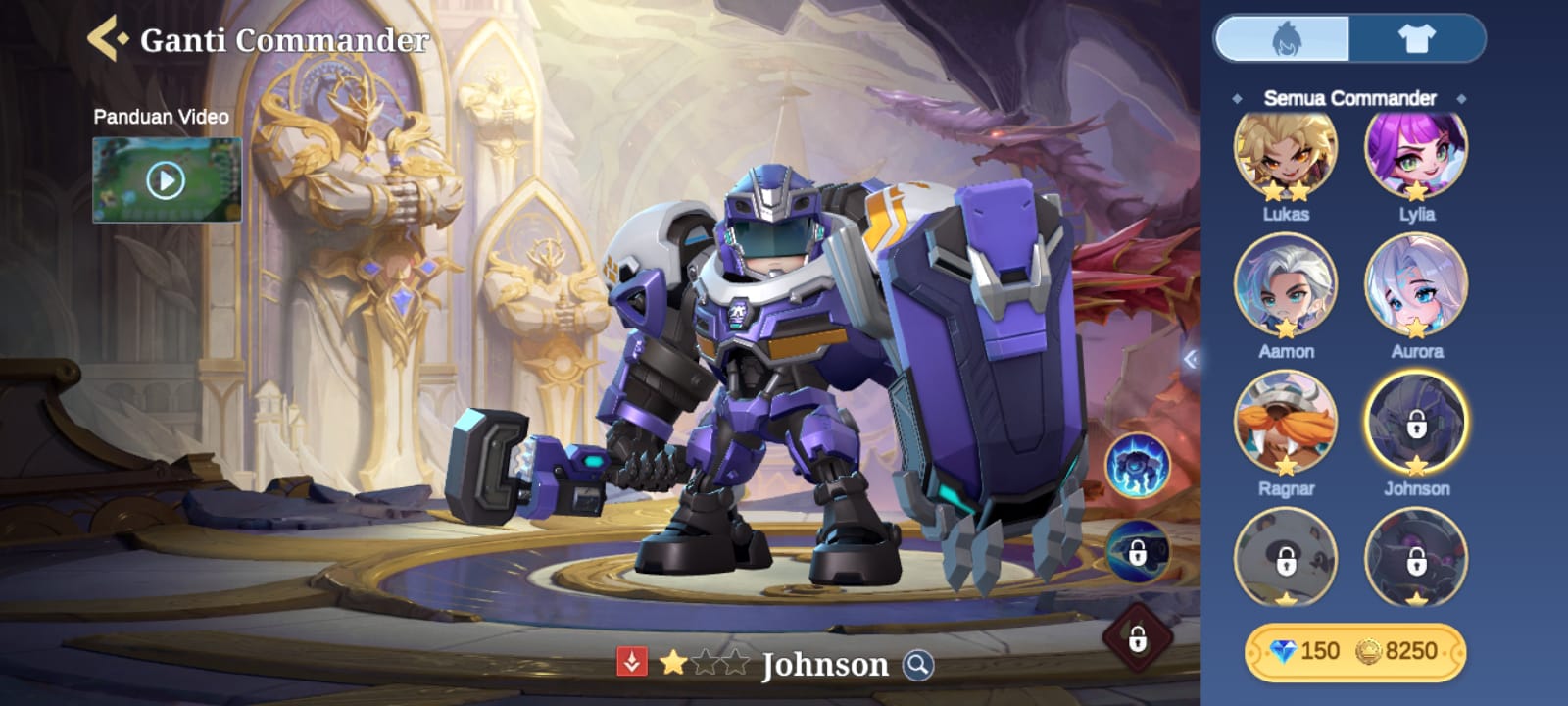View Johnson's unlocked robot skill icon
The height and width of the screenshot is (706, 1568).
(1138, 464)
